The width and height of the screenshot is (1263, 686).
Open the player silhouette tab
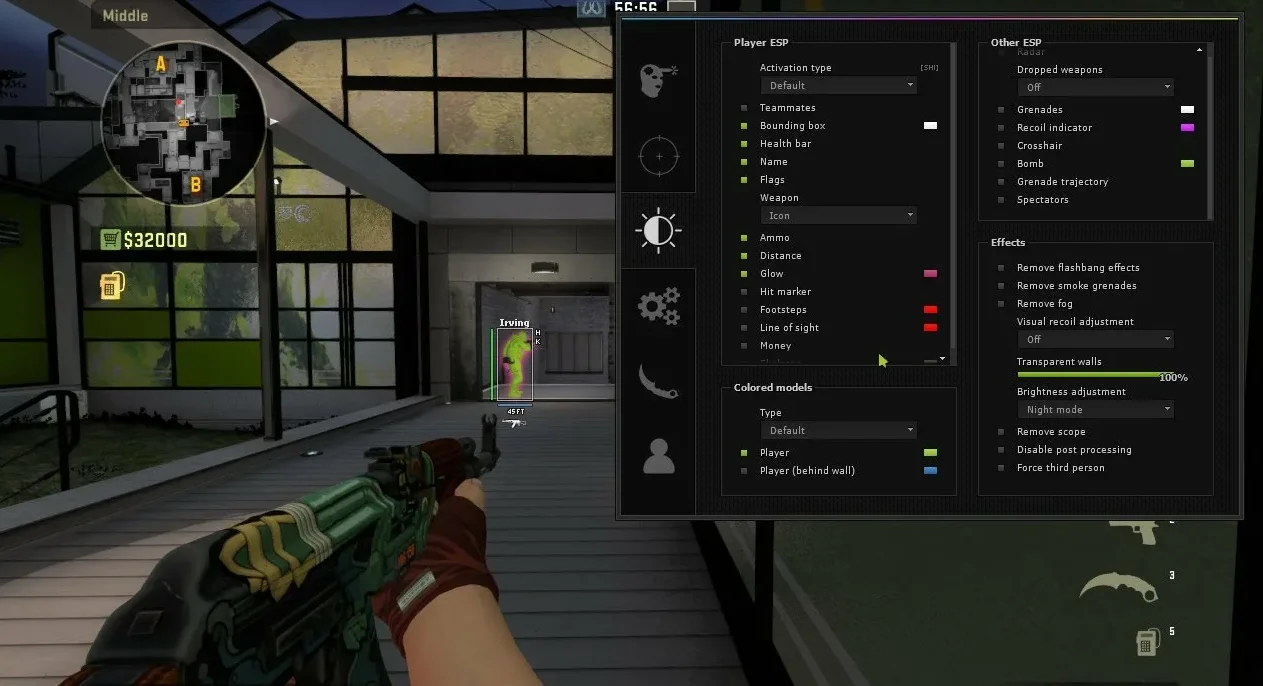(658, 456)
